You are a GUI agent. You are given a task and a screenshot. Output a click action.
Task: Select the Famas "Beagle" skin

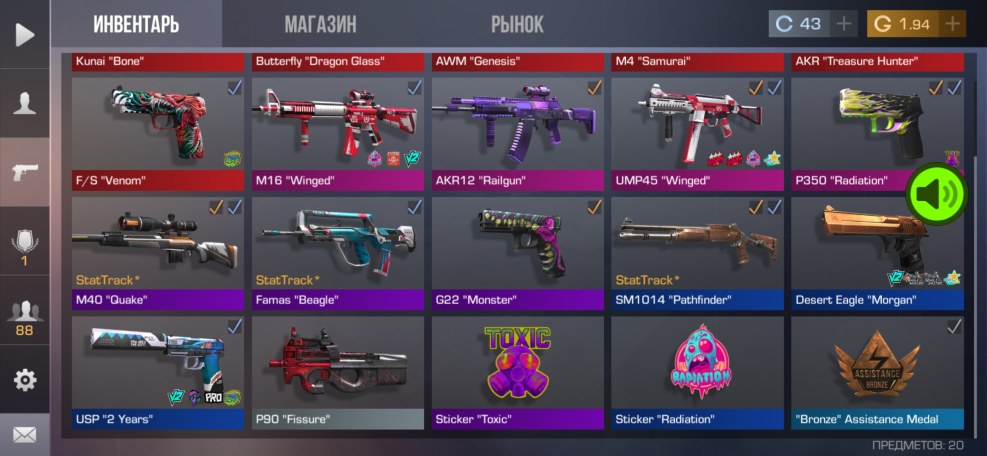(x=337, y=252)
